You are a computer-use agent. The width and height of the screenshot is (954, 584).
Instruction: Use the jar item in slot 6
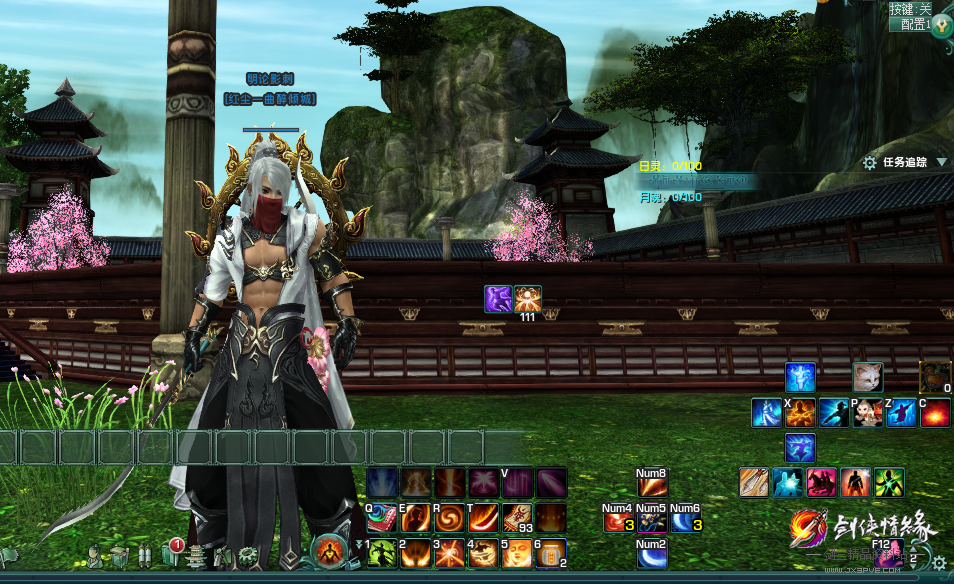pos(551,552)
